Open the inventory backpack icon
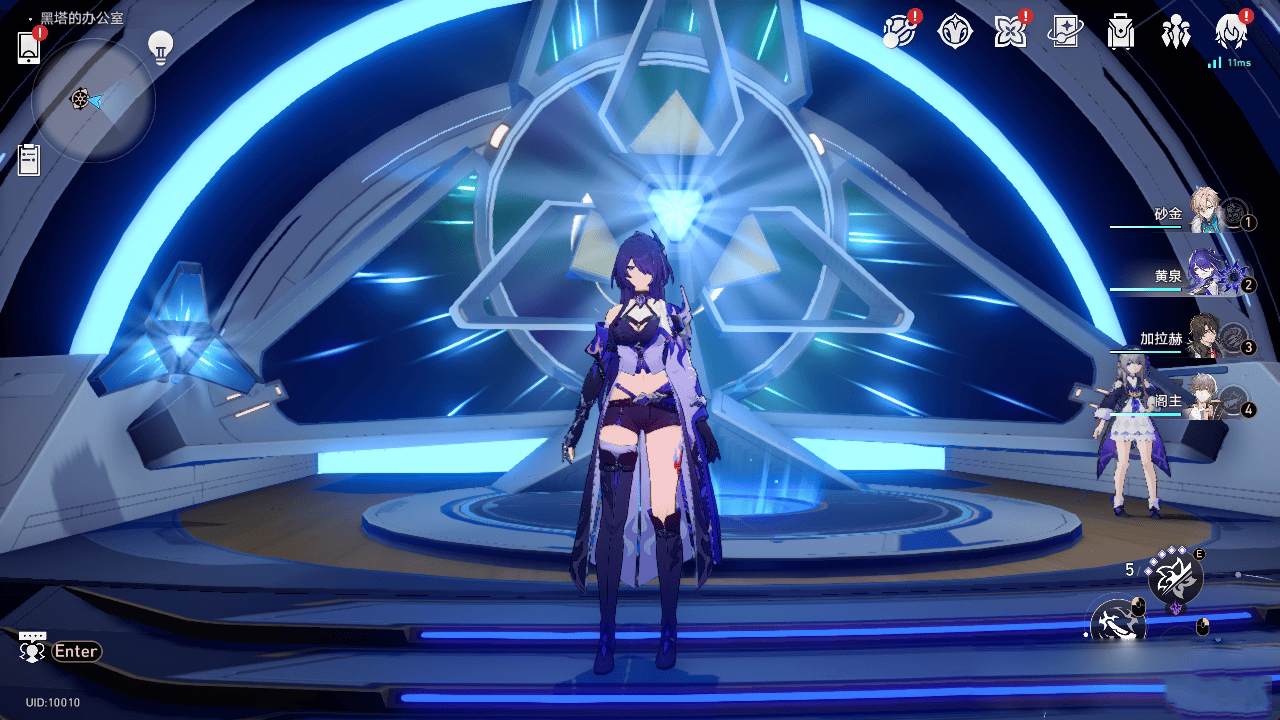1280x720 pixels. click(1121, 31)
